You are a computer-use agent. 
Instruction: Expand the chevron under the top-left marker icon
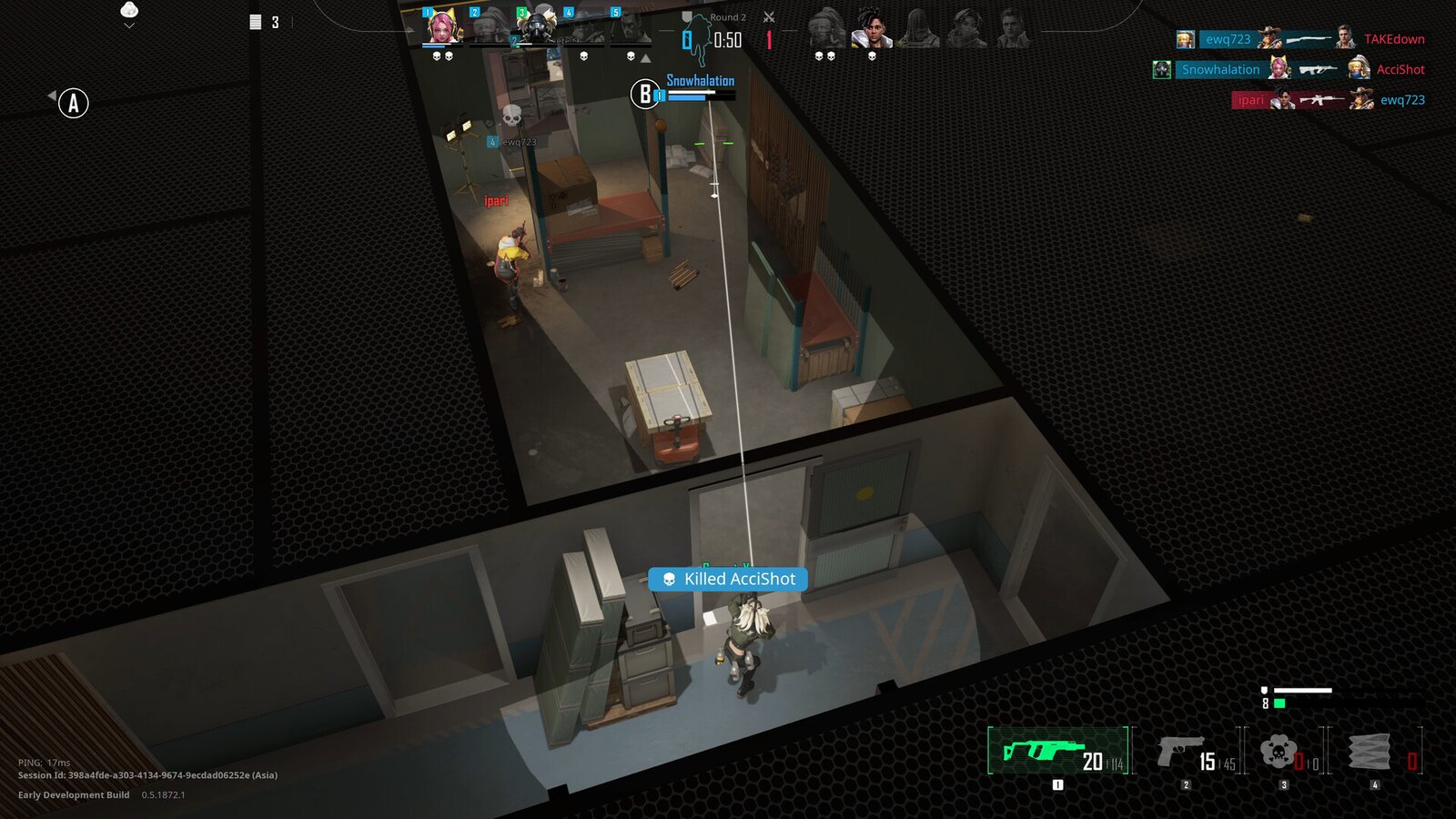(128, 25)
